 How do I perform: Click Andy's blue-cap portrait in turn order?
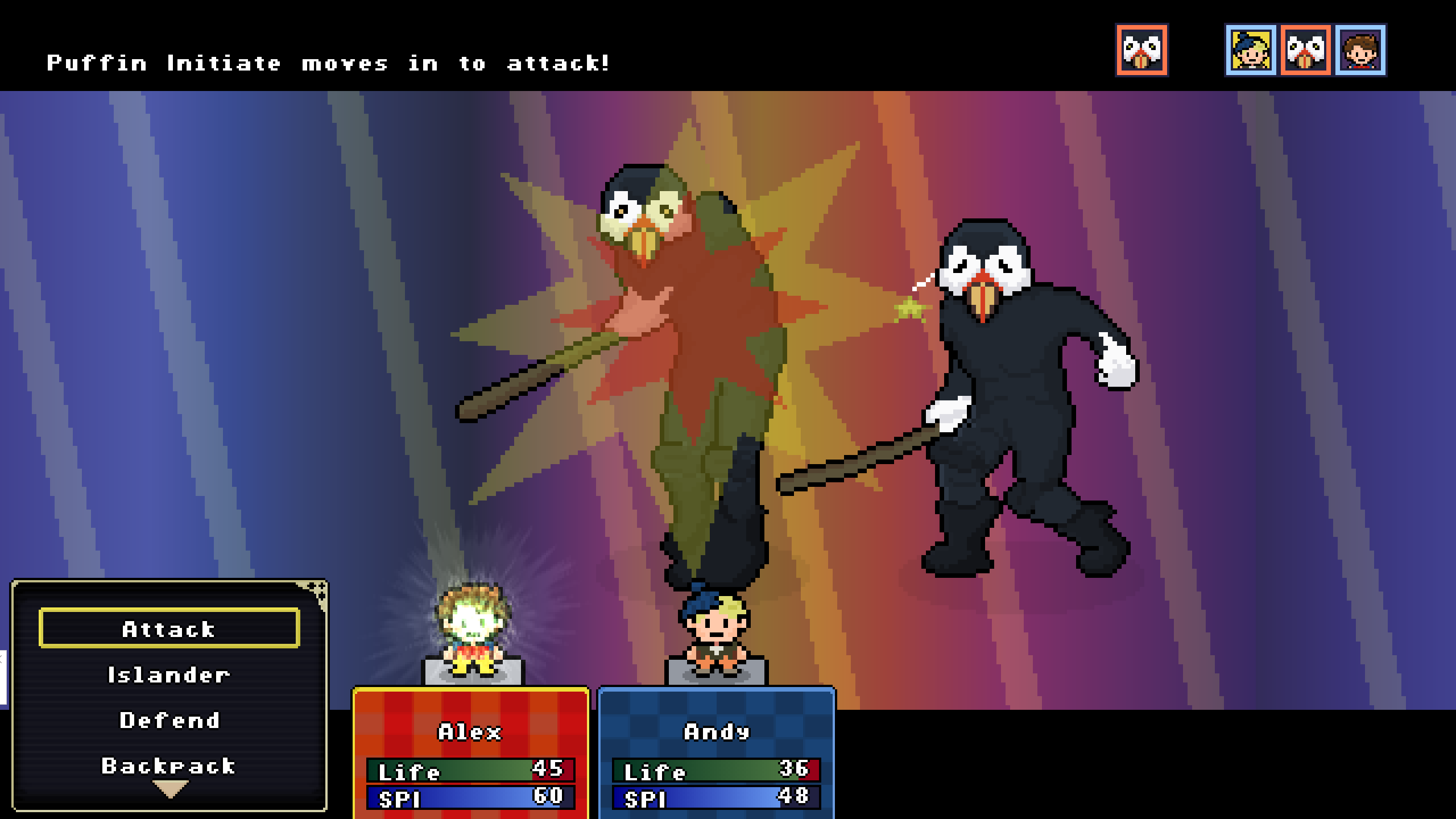coord(1250,50)
